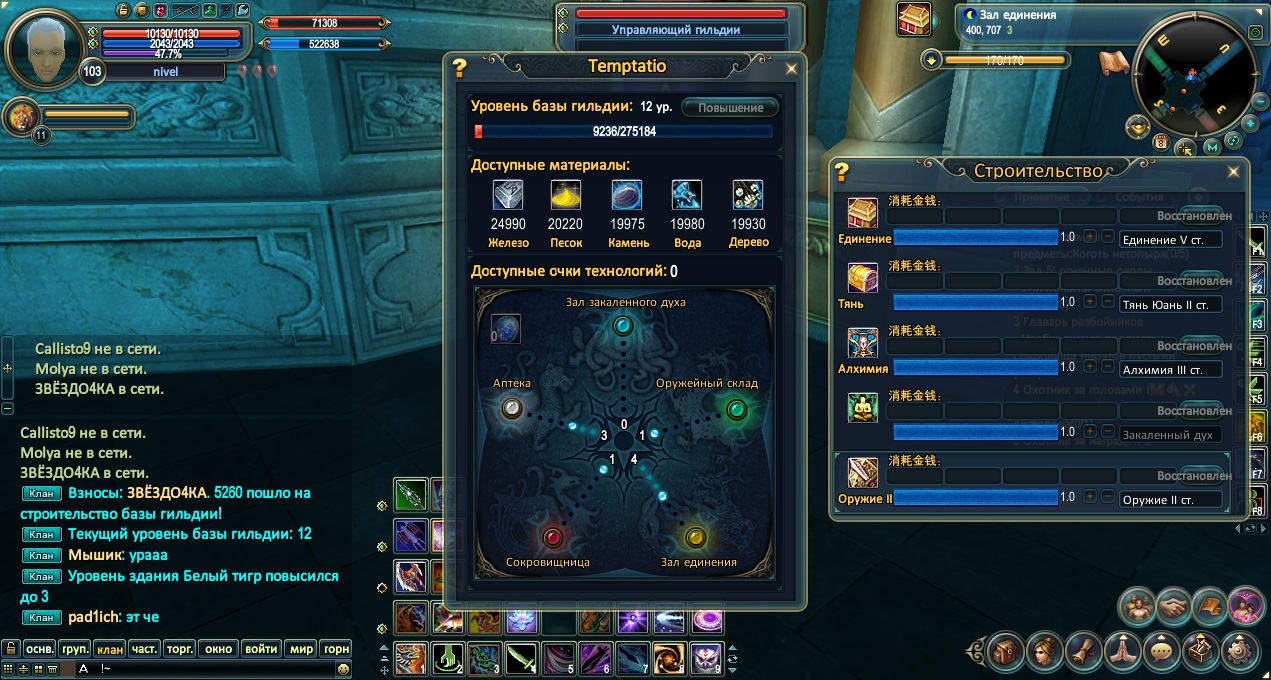
Task: Select the Оружие II building row icon
Action: [x=863, y=473]
